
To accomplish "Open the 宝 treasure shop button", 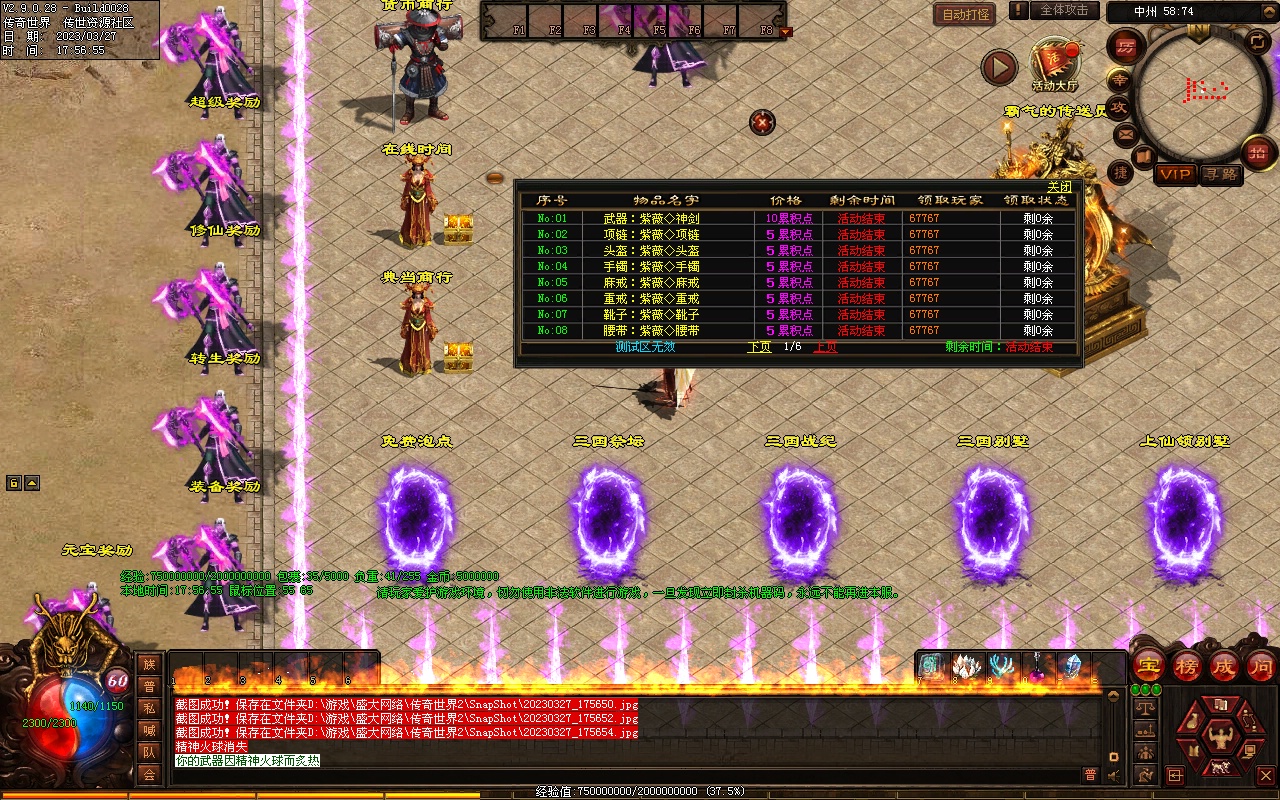I will pyautogui.click(x=1148, y=666).
